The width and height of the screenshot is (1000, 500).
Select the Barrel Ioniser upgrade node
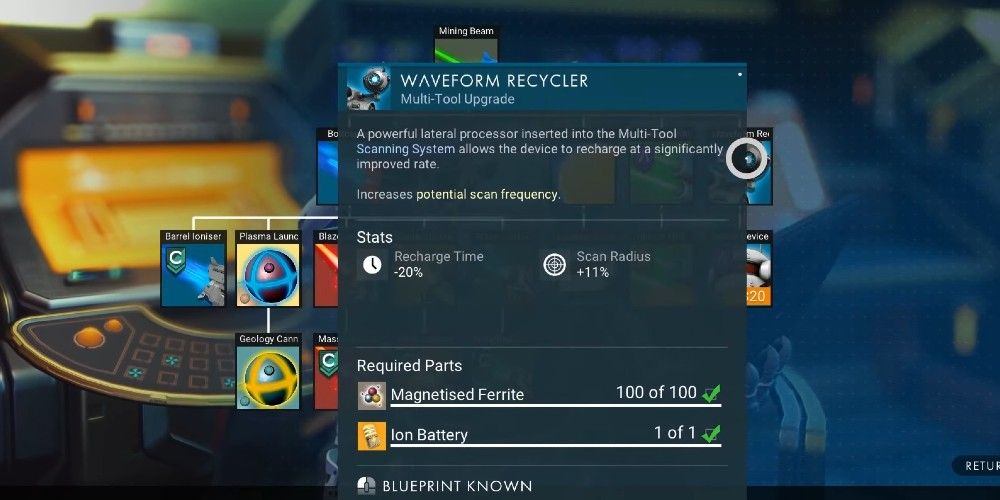pyautogui.click(x=193, y=274)
